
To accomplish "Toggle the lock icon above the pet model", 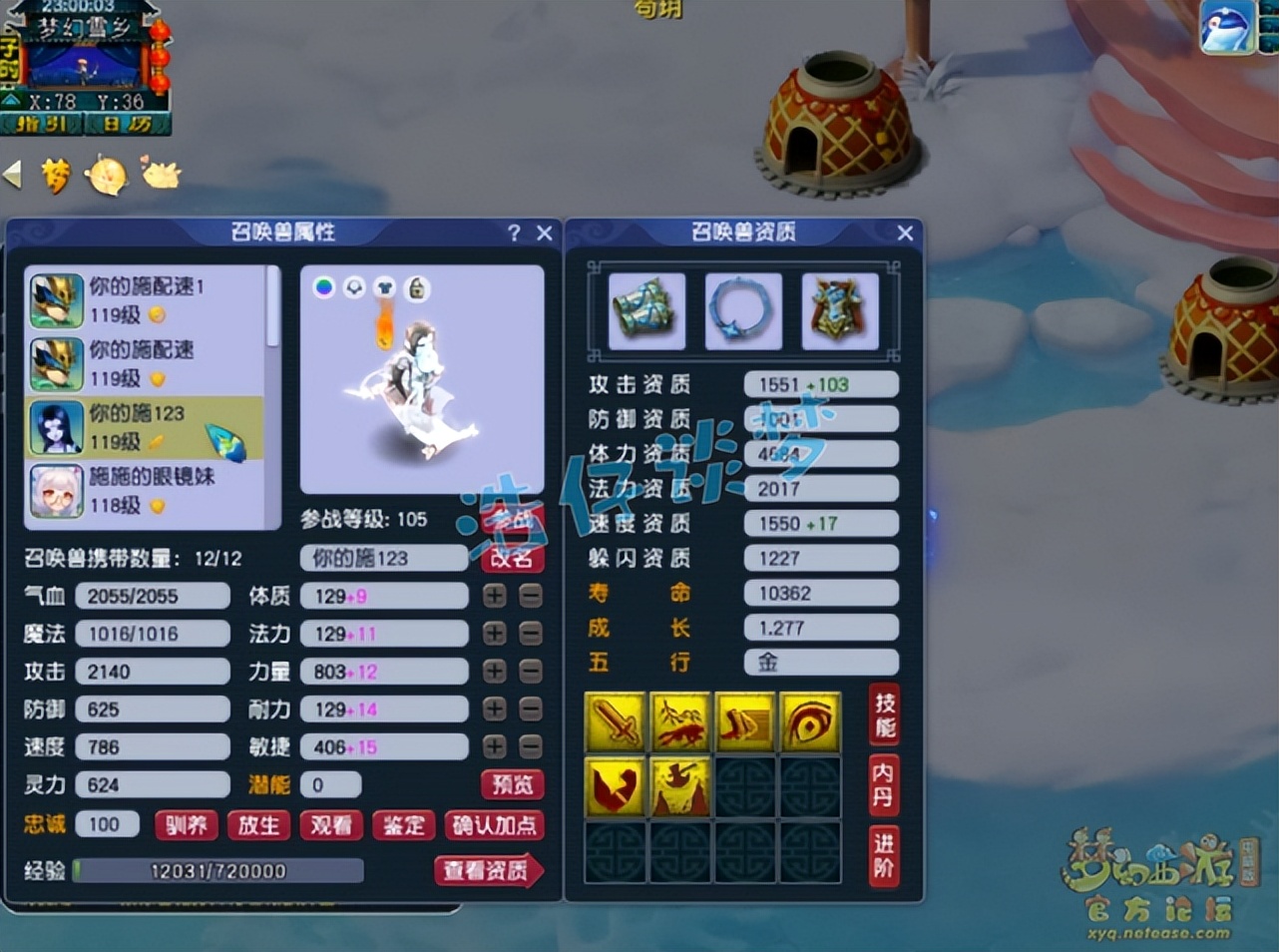I will pyautogui.click(x=417, y=286).
